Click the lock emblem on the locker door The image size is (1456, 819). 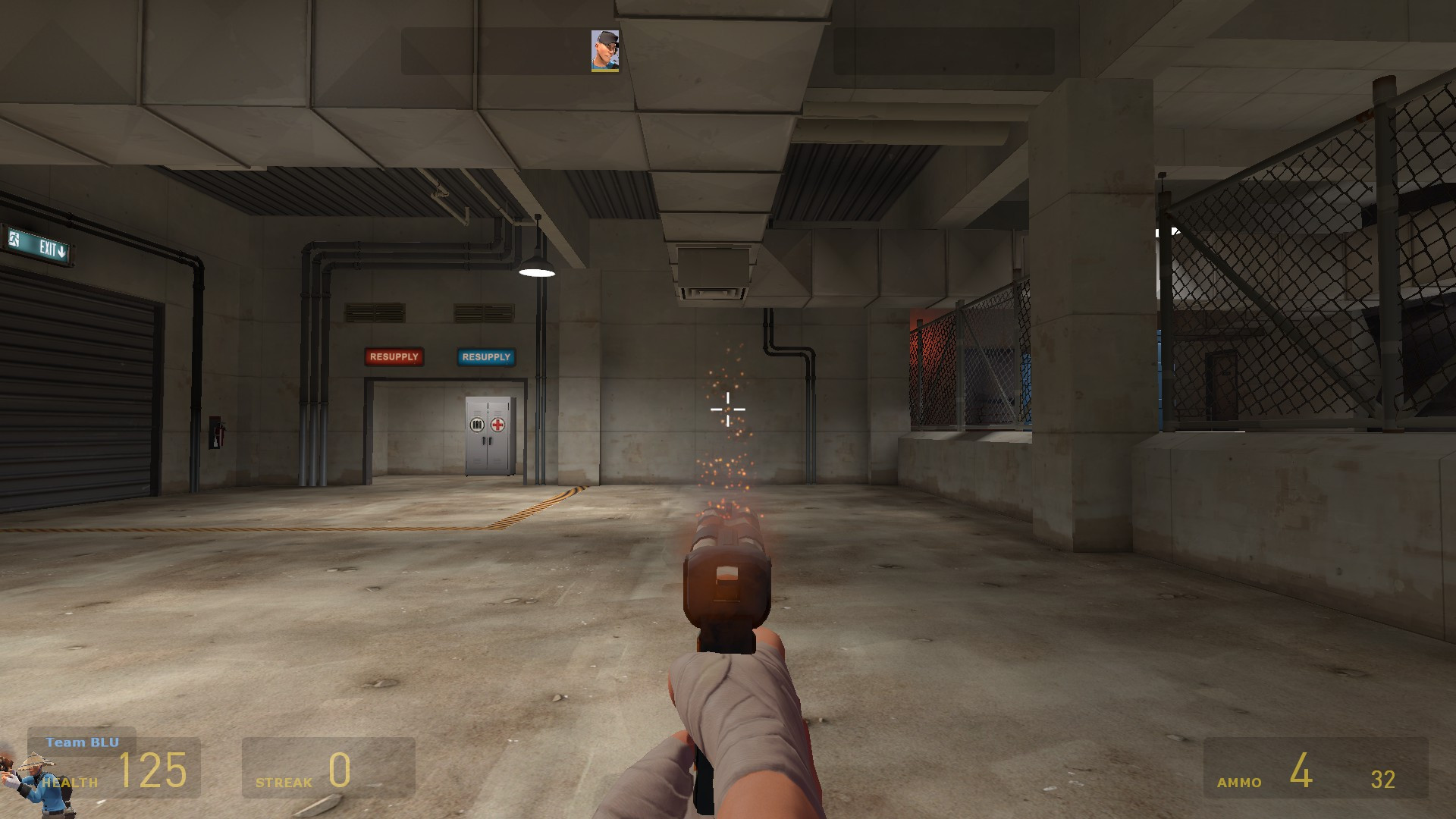click(475, 426)
